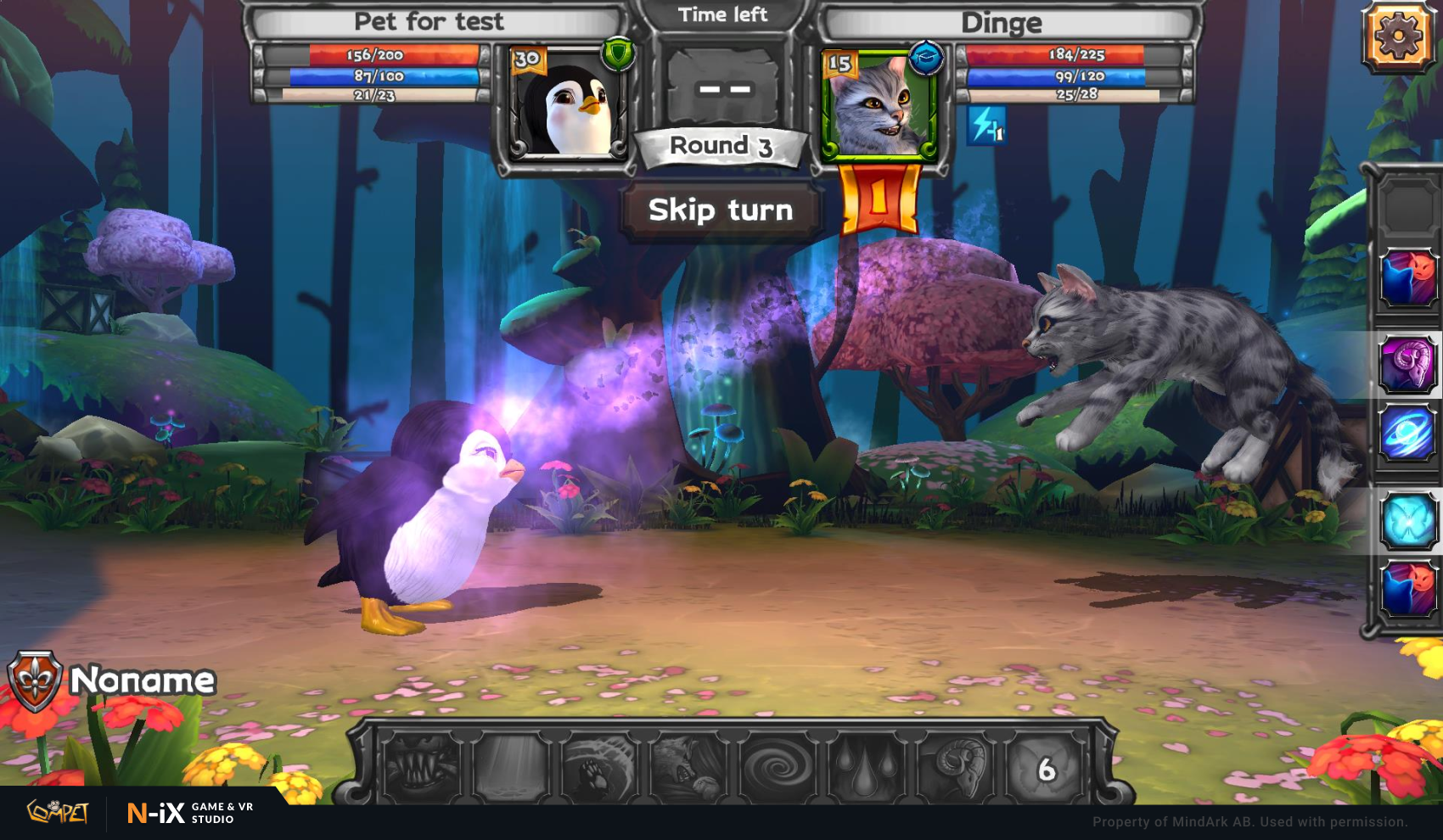Select the spiral swirl ability
Screen dimensions: 1443x840
778,767
